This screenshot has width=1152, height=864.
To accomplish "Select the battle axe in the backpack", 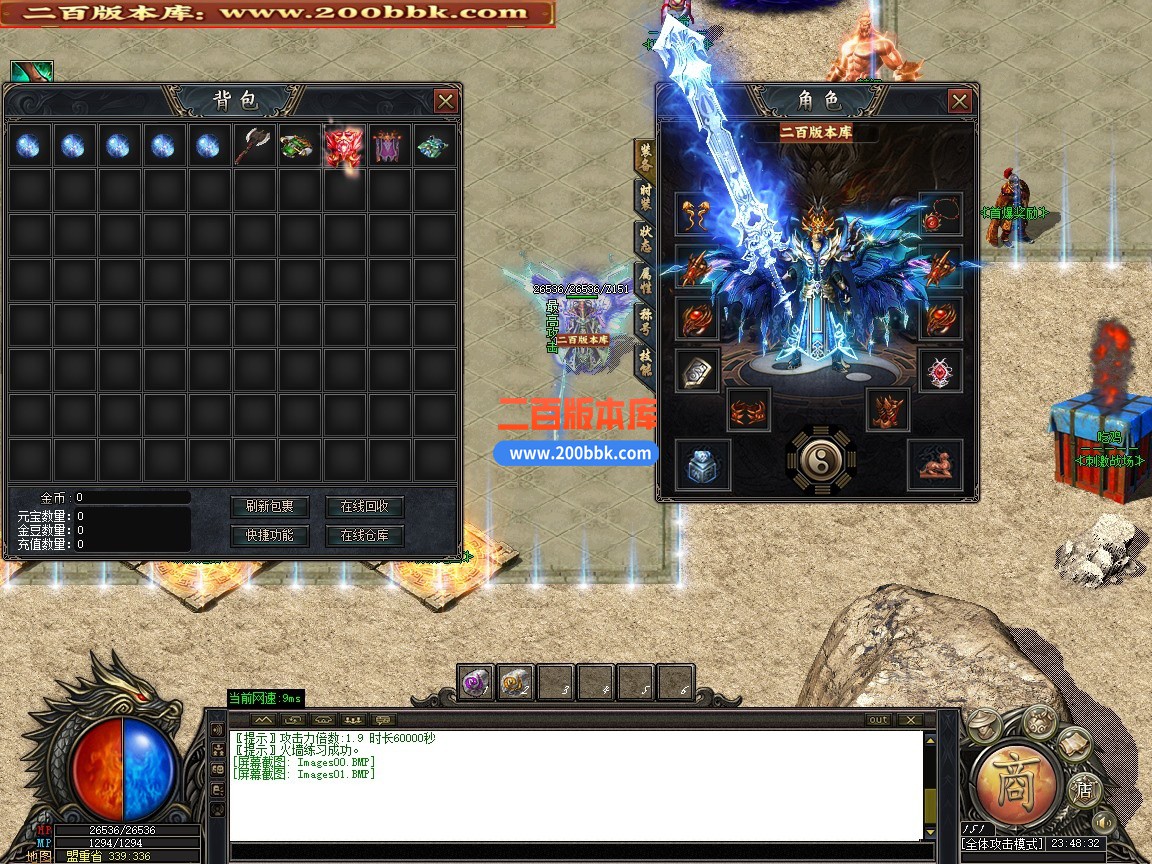I will (x=253, y=146).
